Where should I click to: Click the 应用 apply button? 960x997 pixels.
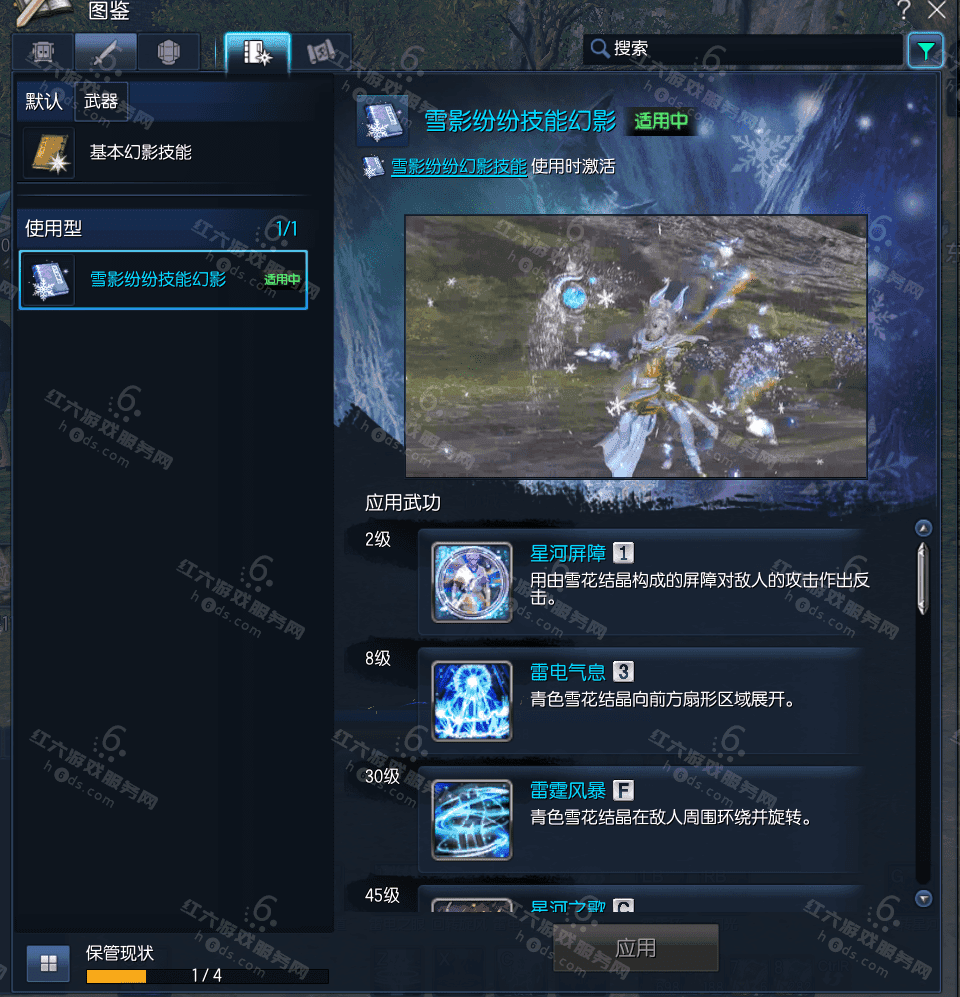pyautogui.click(x=636, y=948)
